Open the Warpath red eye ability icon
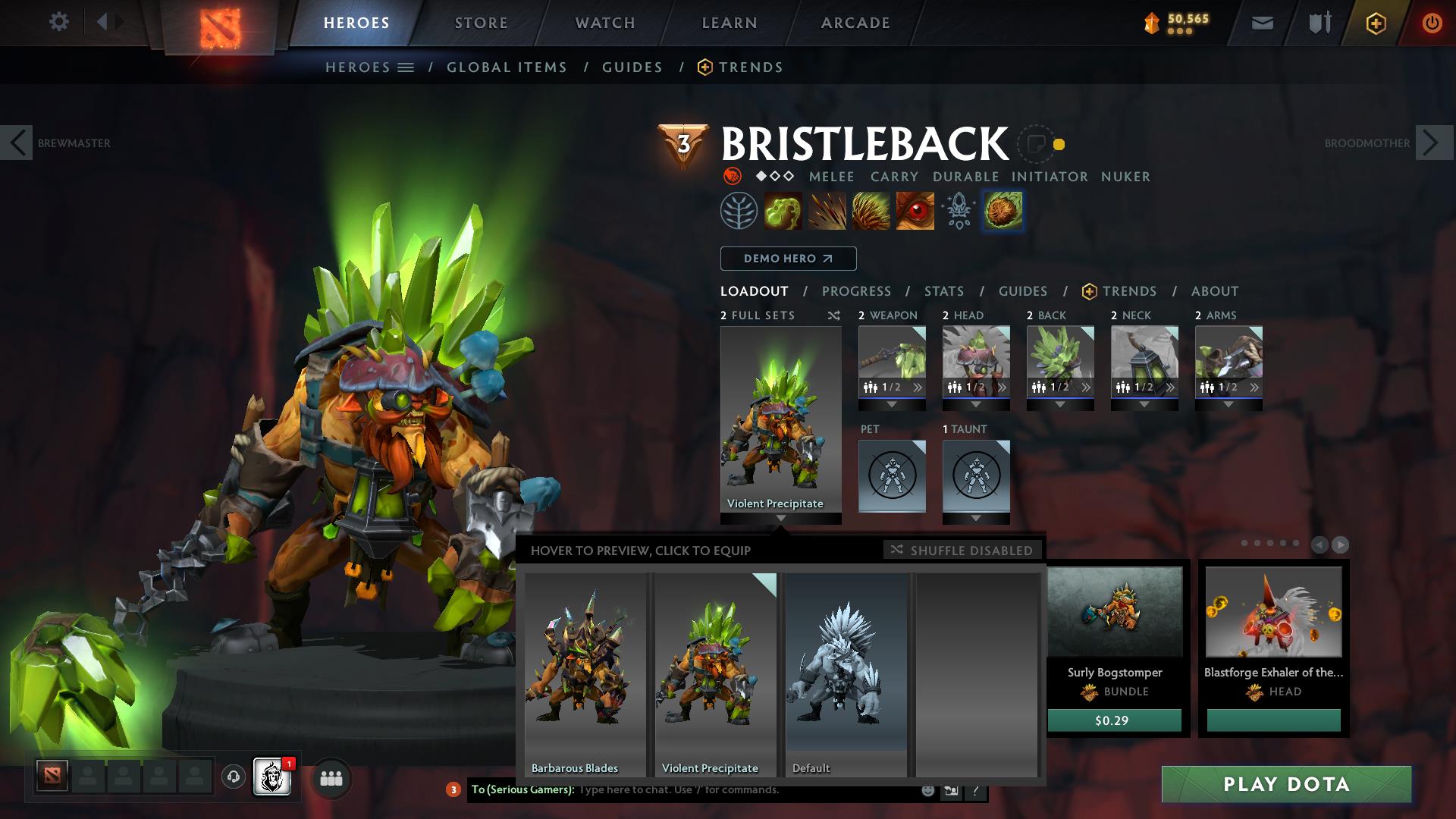The width and height of the screenshot is (1456, 819). coord(916,210)
